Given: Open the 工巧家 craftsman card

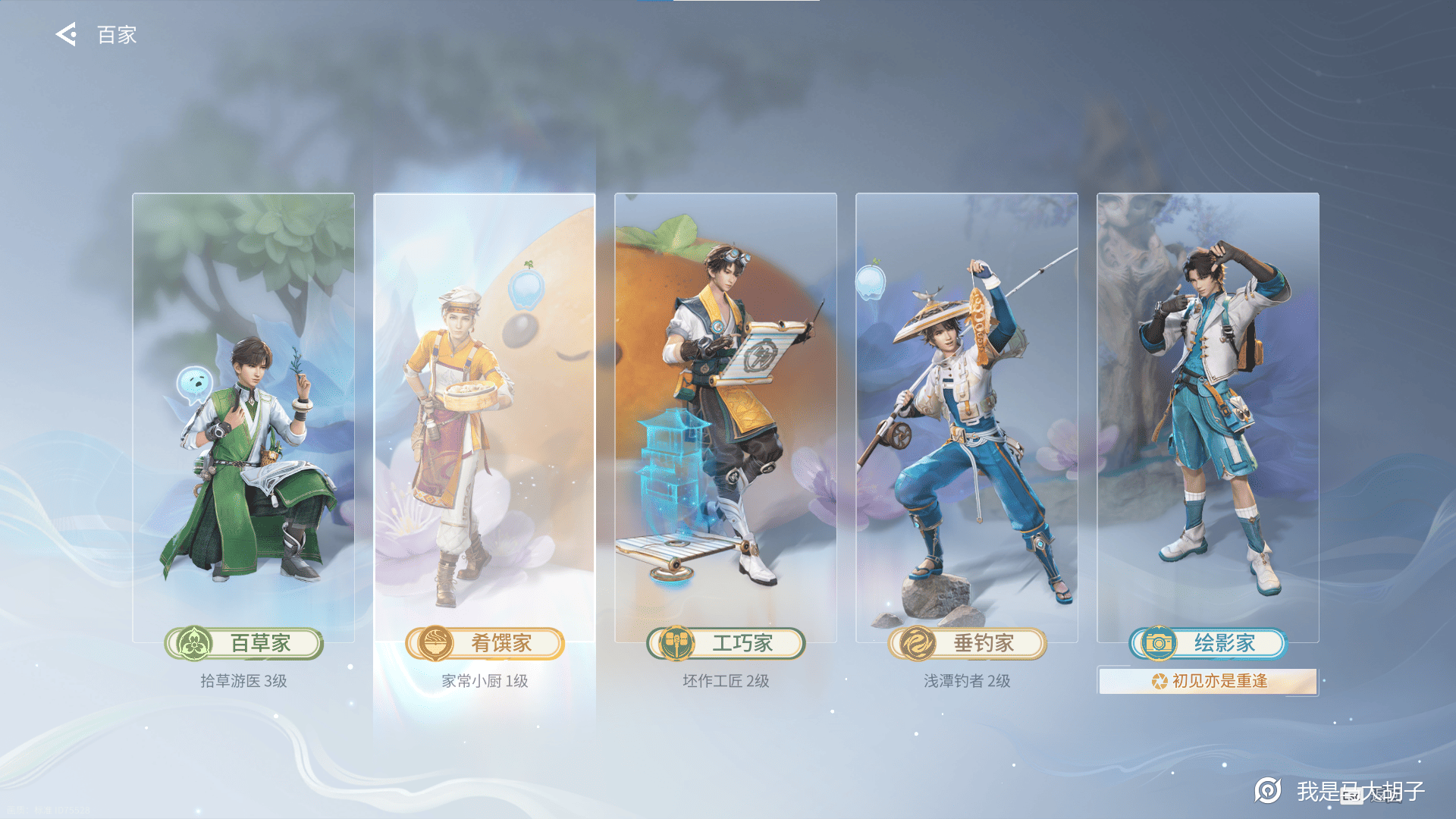Looking at the screenshot, I should (726, 417).
